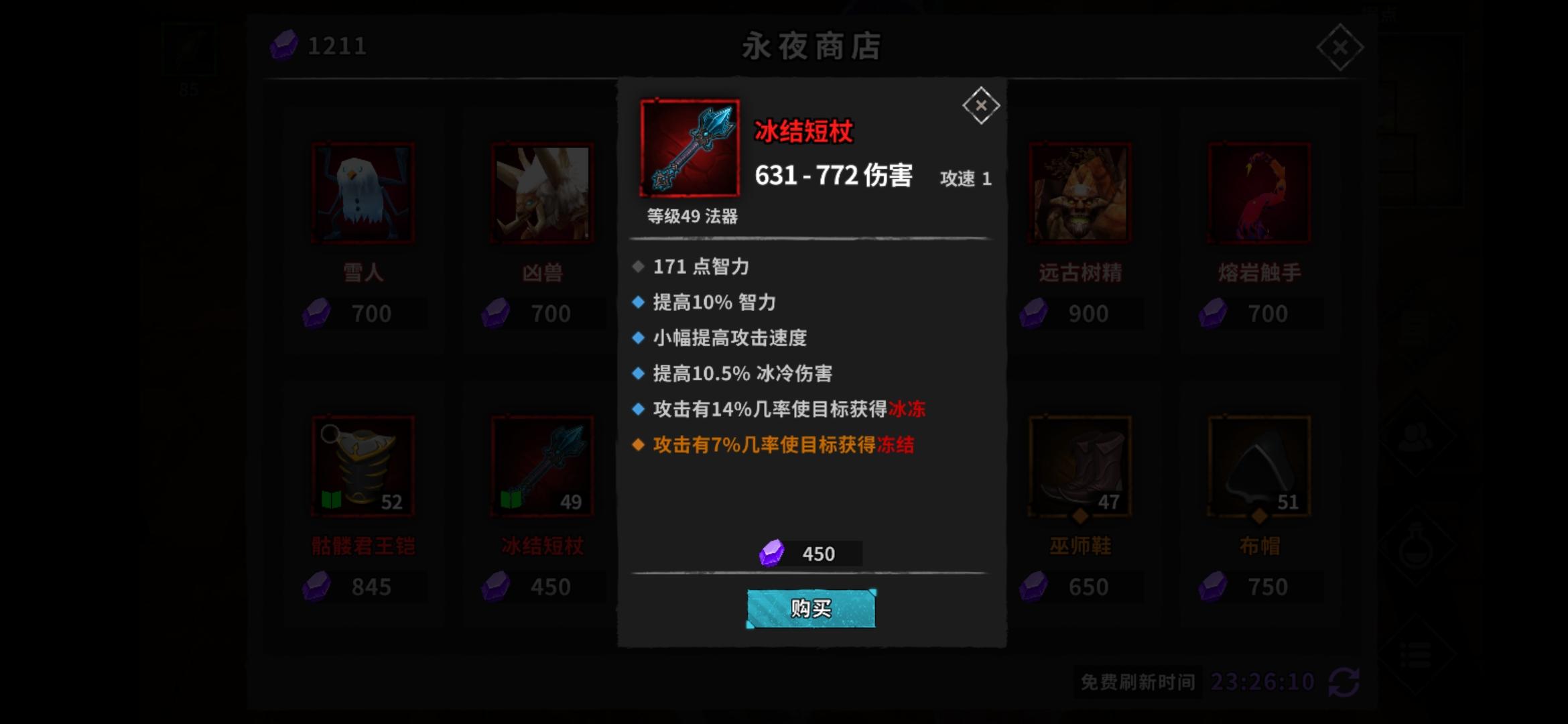Screen dimensions: 1568x724
Task: Select the 巫师鞋 boots item
Action: (1080, 465)
